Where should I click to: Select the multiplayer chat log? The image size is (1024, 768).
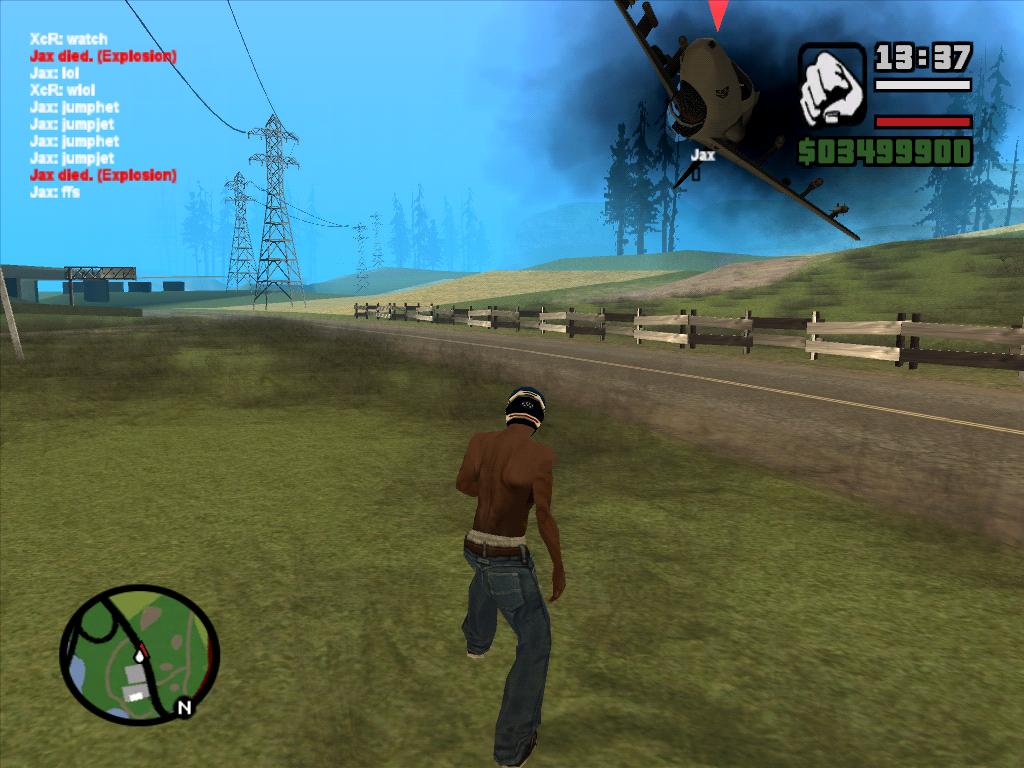click(103, 115)
